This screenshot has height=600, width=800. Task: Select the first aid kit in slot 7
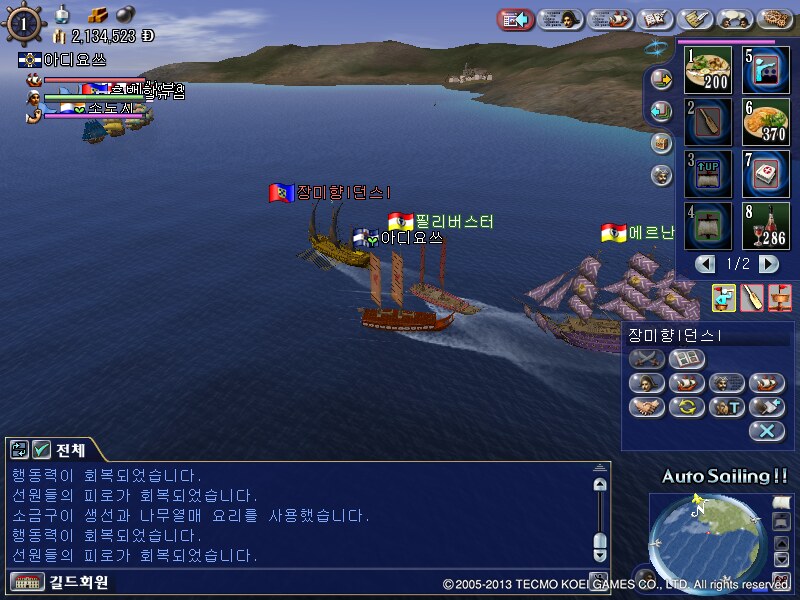pyautogui.click(x=766, y=173)
